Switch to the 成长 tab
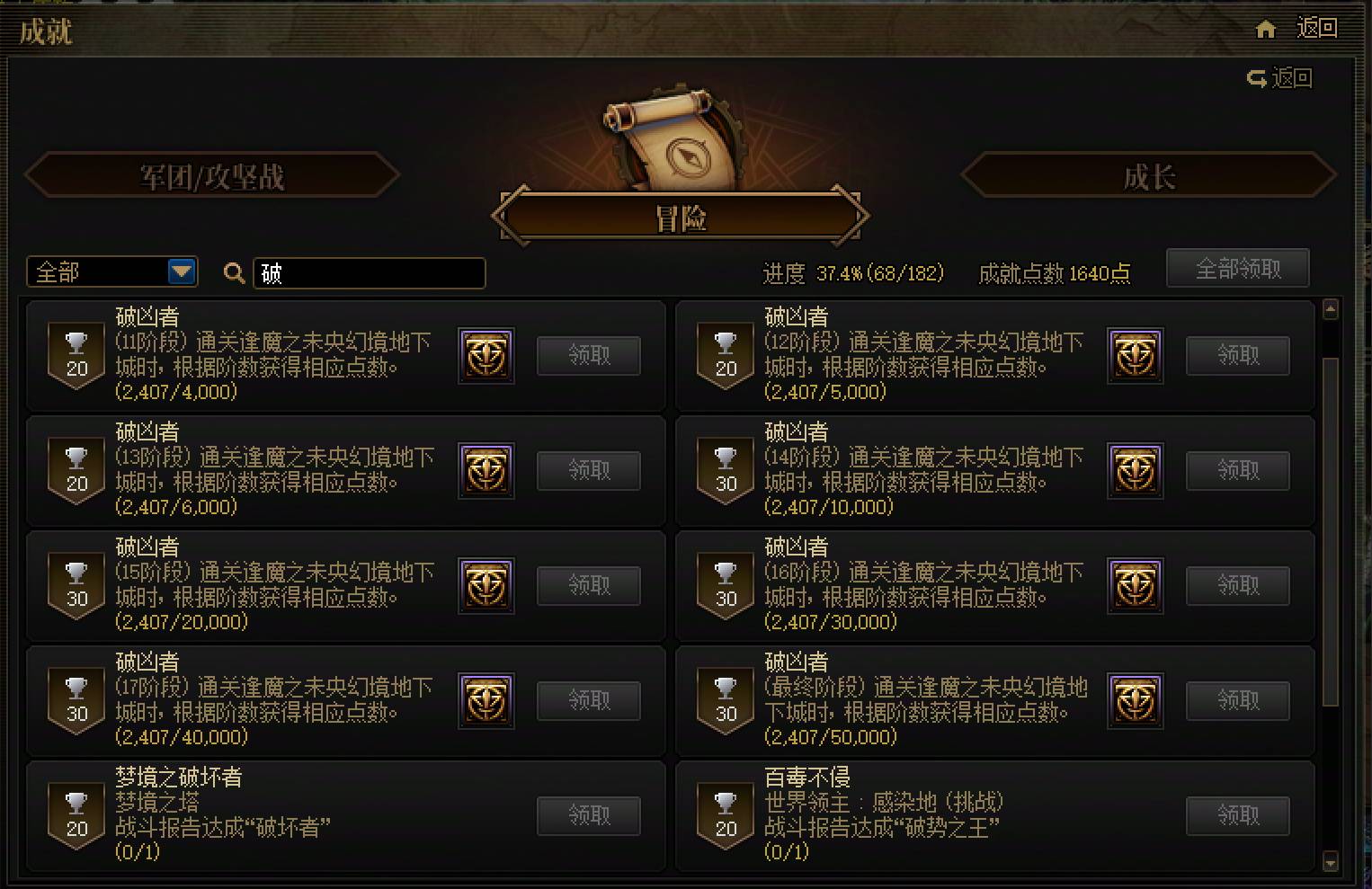1372x889 pixels. click(1149, 177)
